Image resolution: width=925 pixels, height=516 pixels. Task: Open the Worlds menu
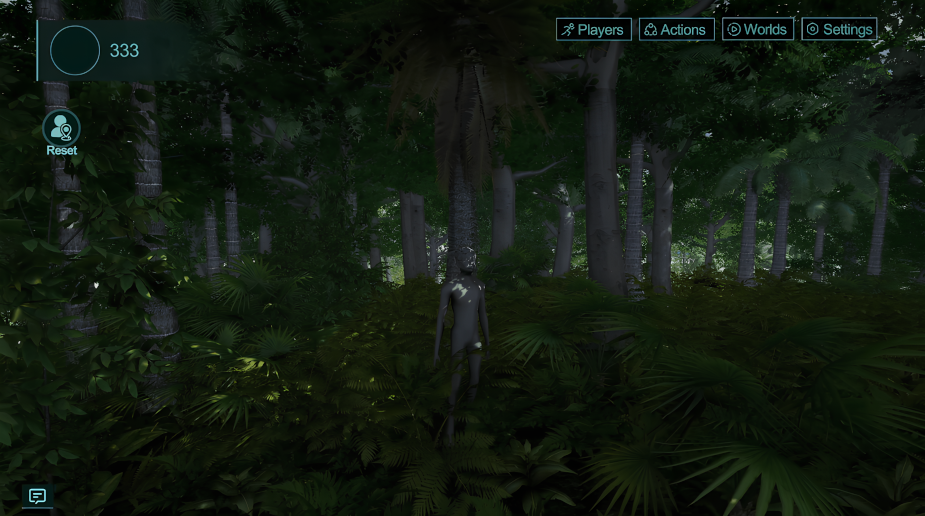point(757,30)
